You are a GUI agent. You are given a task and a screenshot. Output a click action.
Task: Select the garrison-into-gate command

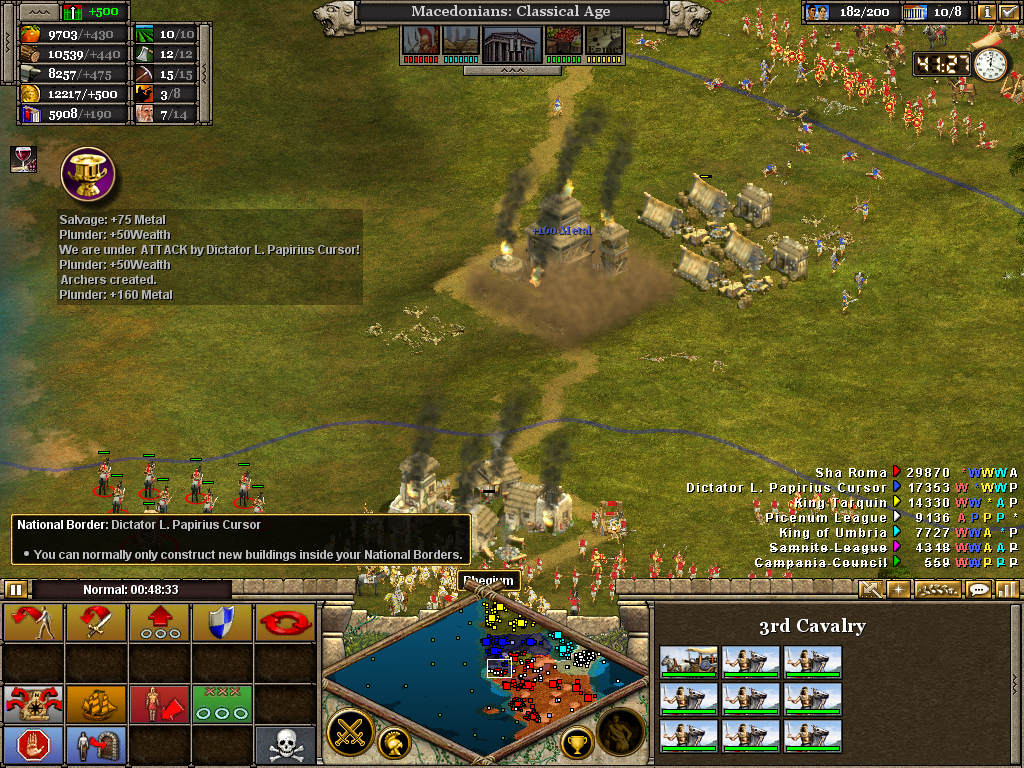pos(96,744)
